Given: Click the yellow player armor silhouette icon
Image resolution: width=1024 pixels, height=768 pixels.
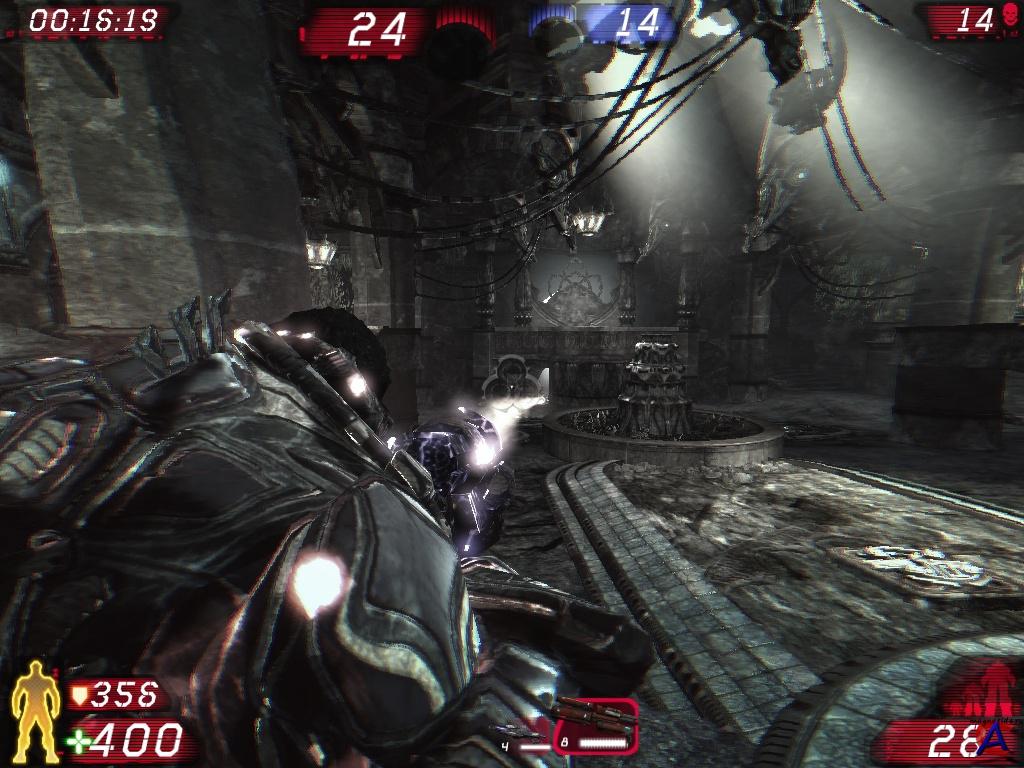Looking at the screenshot, I should click(35, 710).
